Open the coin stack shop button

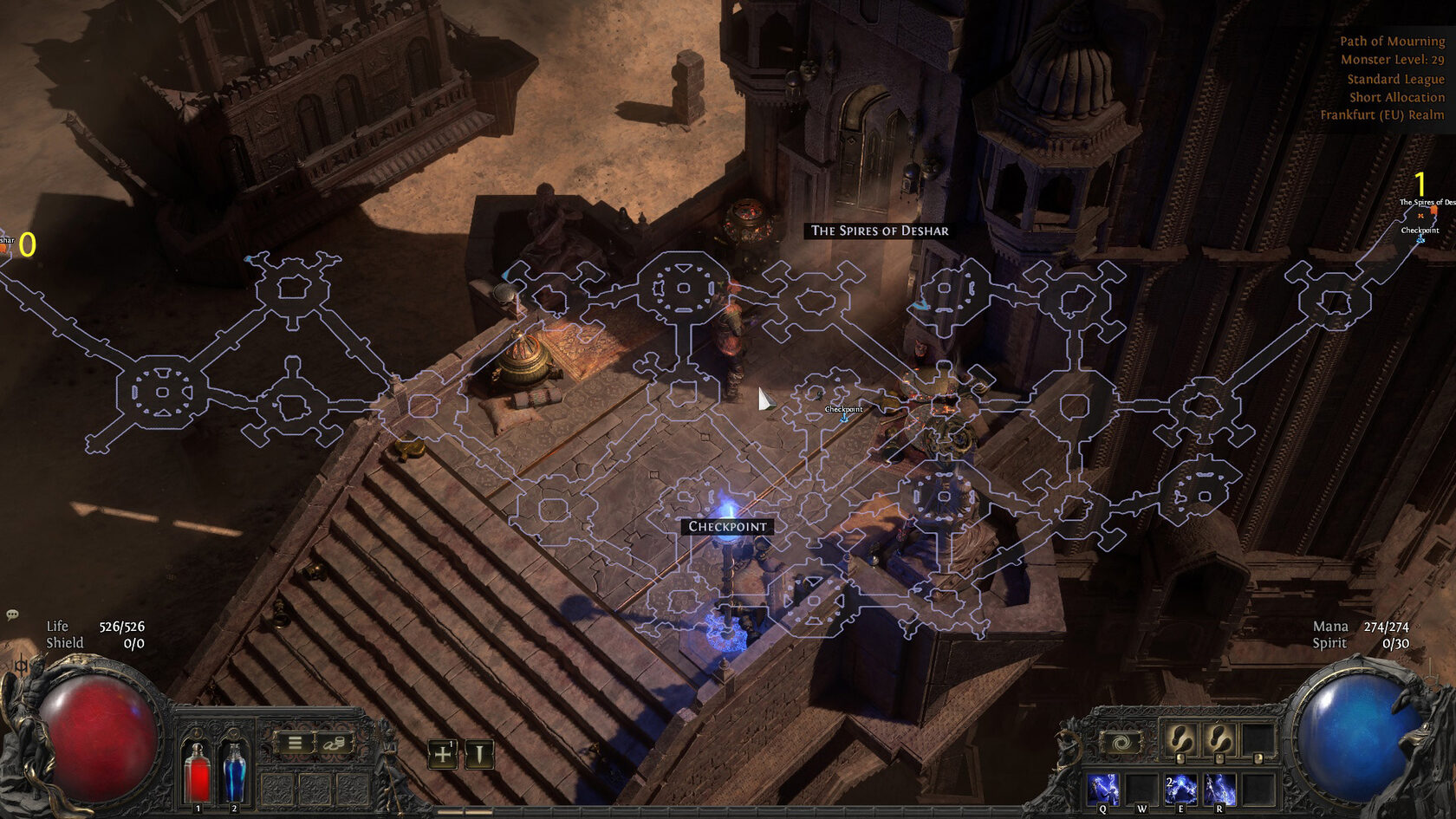click(334, 743)
